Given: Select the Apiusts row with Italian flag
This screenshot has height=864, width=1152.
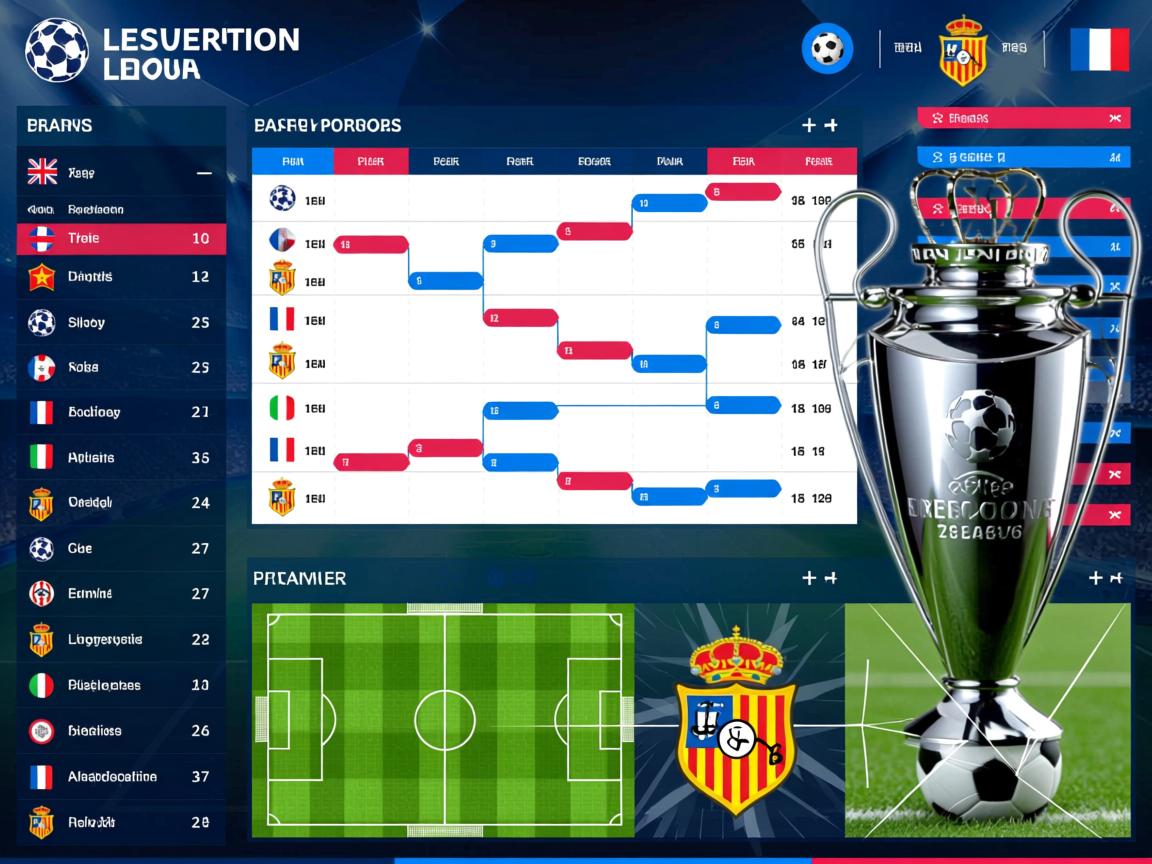Looking at the screenshot, I should click(x=120, y=458).
